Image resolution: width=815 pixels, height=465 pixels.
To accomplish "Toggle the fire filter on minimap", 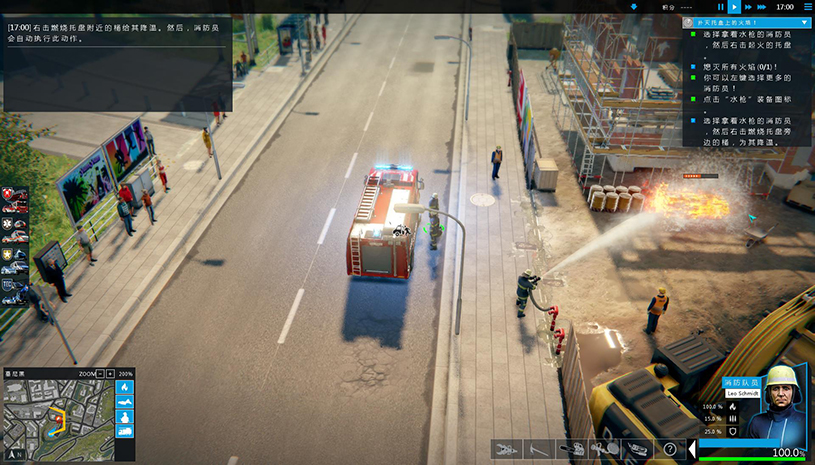I will 125,387.
